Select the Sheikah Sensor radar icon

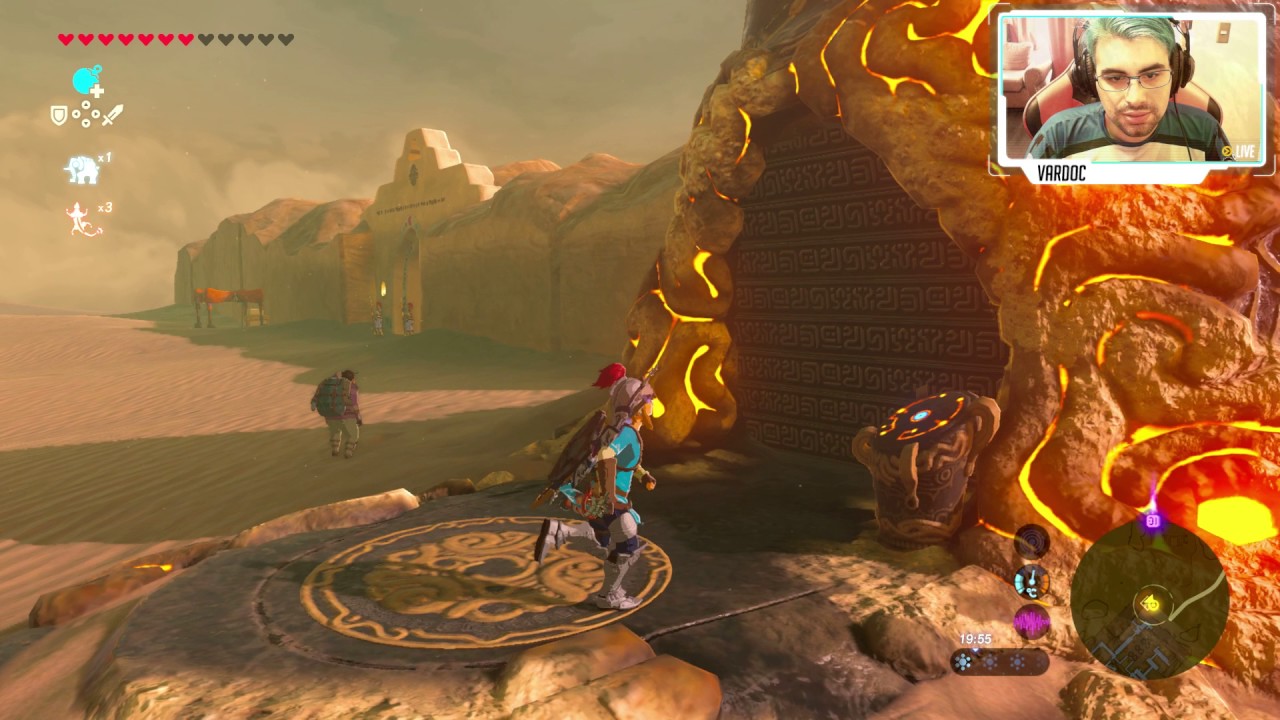(1031, 542)
